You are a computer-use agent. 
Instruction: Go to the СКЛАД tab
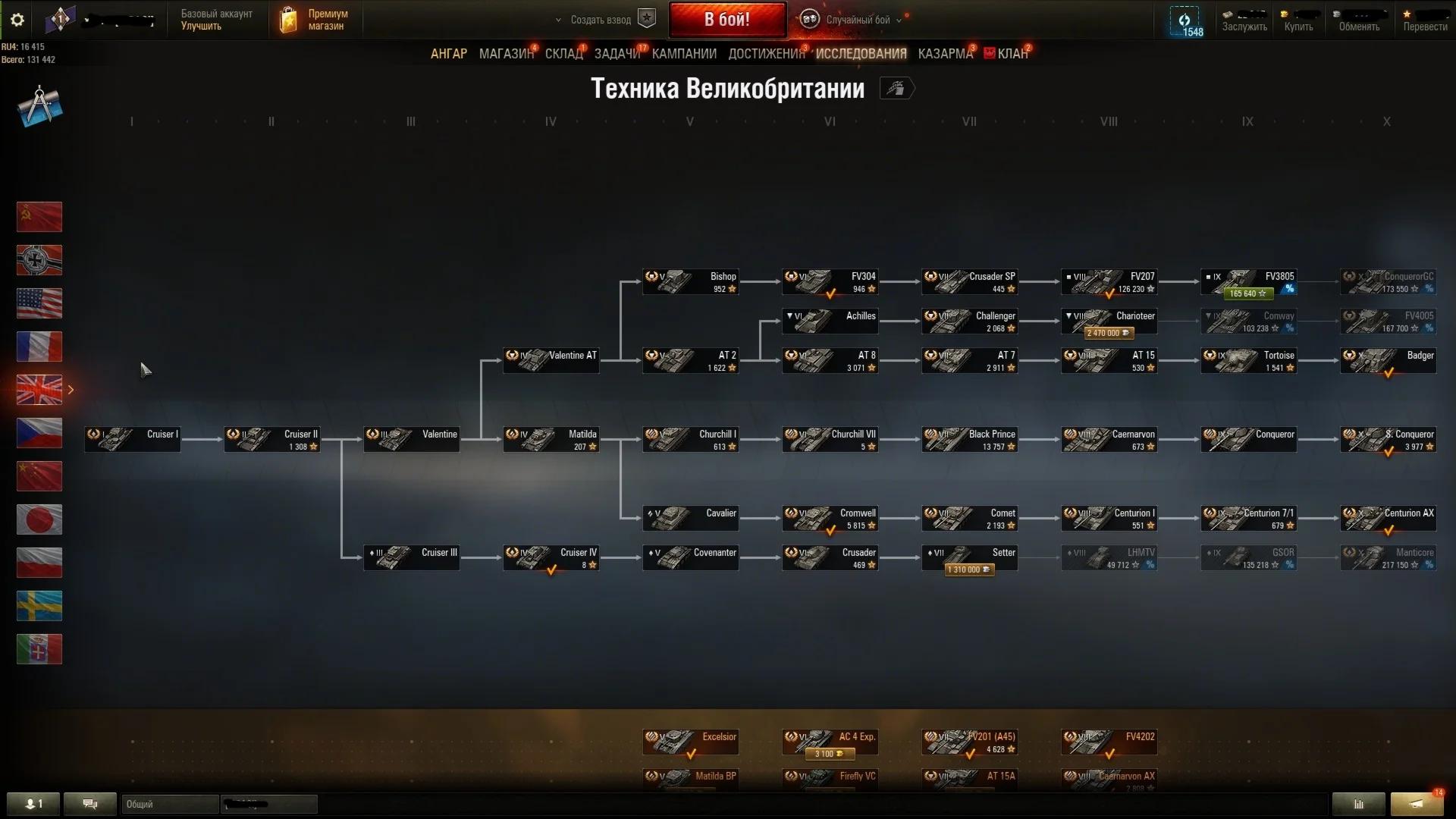coord(563,54)
